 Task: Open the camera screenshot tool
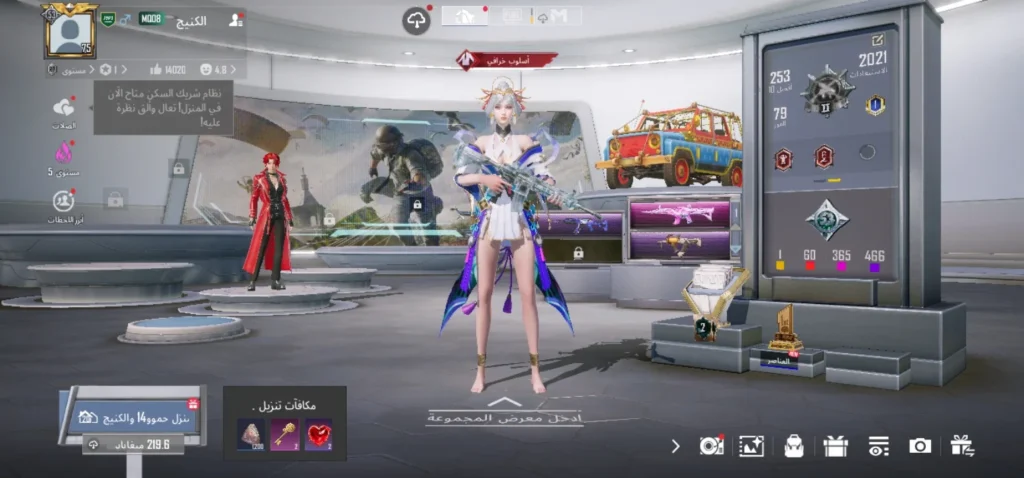tap(920, 446)
